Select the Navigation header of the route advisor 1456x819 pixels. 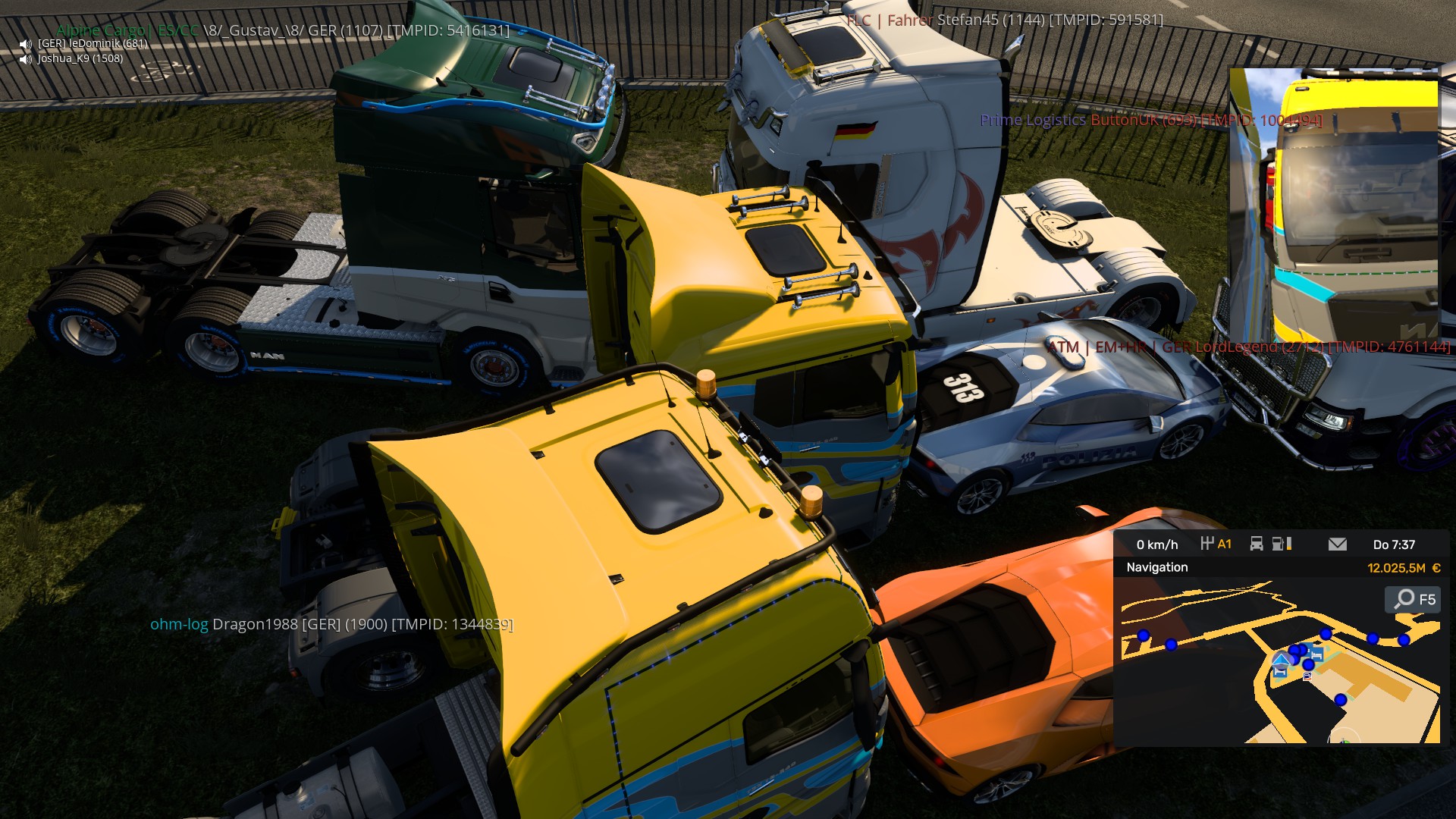tap(1157, 567)
